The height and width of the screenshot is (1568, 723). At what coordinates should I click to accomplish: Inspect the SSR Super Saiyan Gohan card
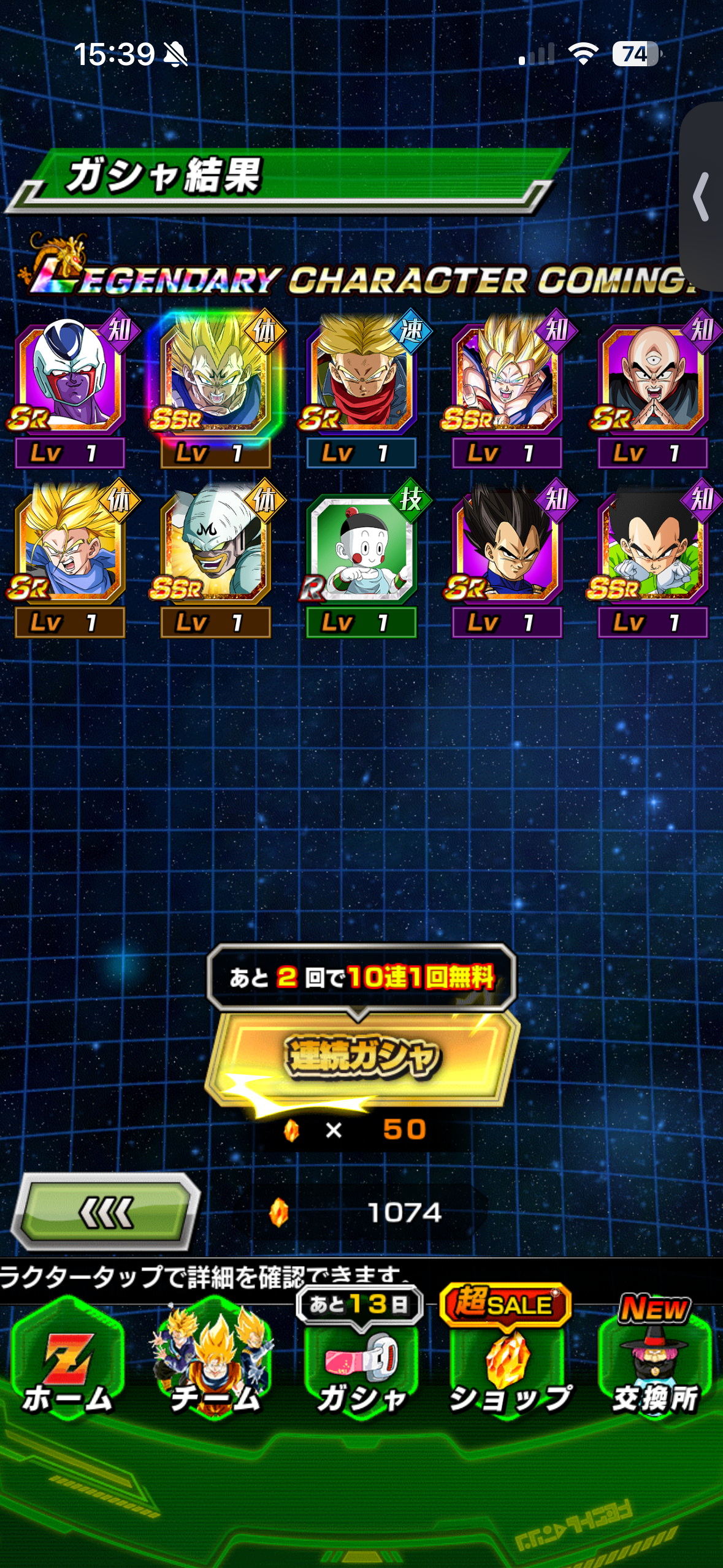507,378
